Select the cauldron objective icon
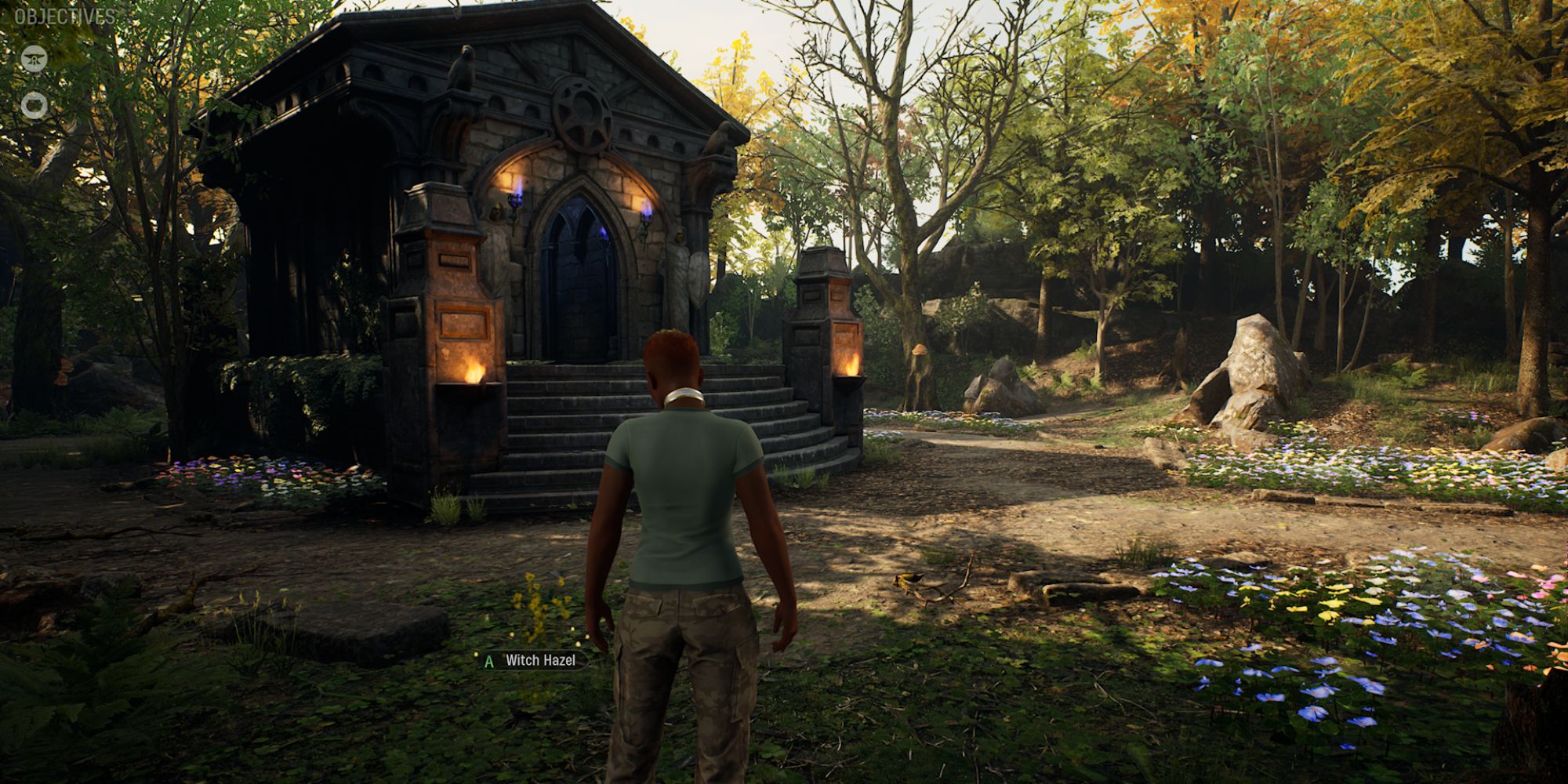The width and height of the screenshot is (1568, 784). pyautogui.click(x=34, y=104)
